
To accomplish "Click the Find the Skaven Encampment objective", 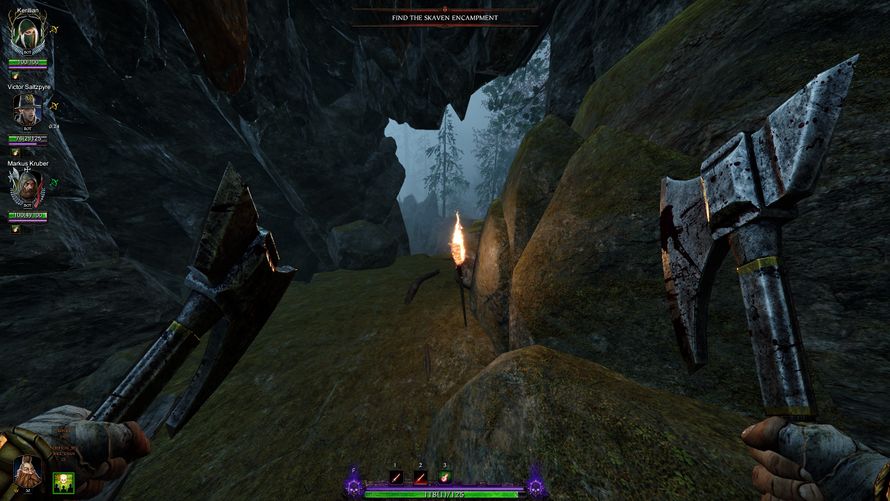I will click(445, 17).
